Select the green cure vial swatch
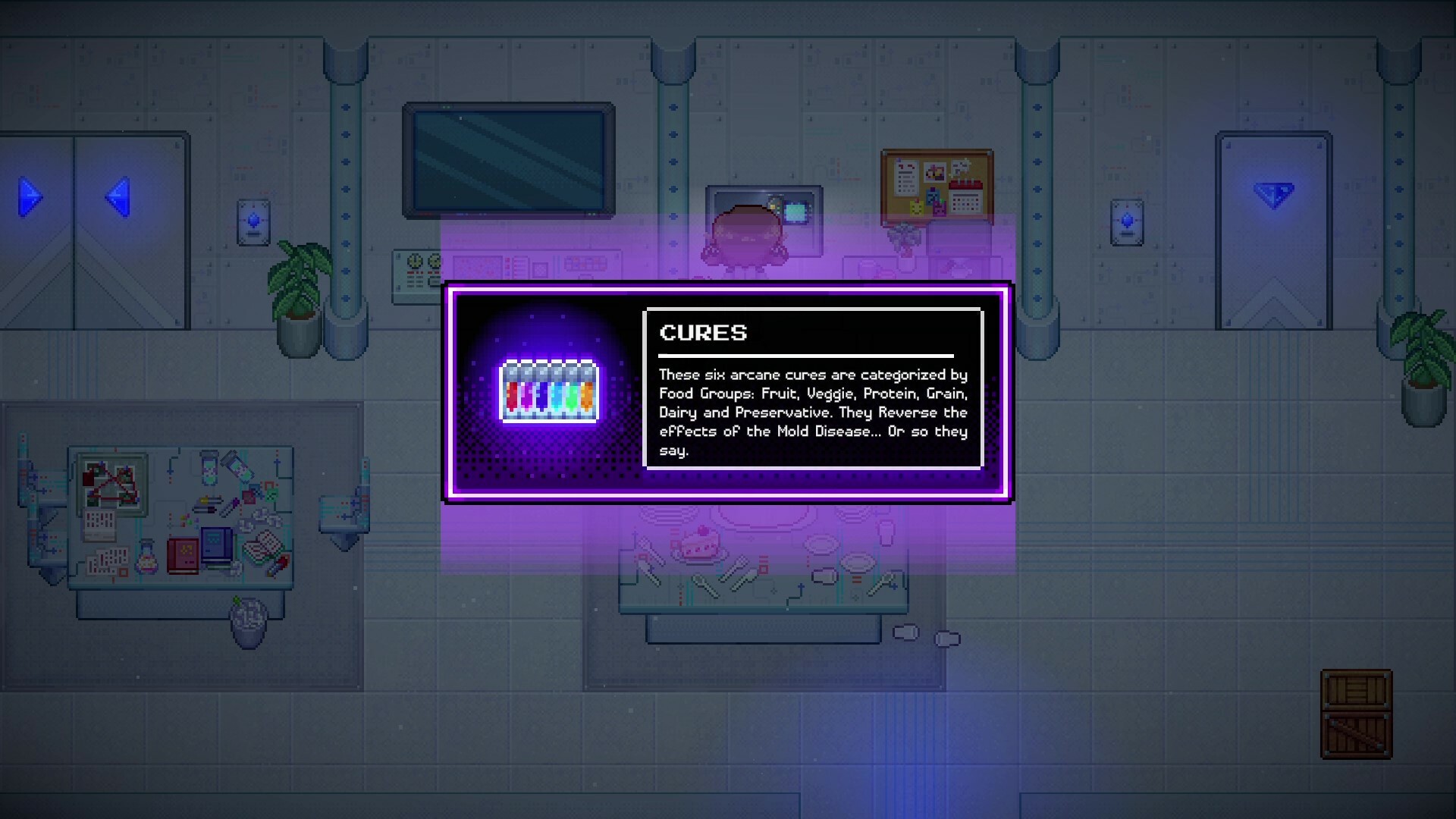 (x=572, y=398)
